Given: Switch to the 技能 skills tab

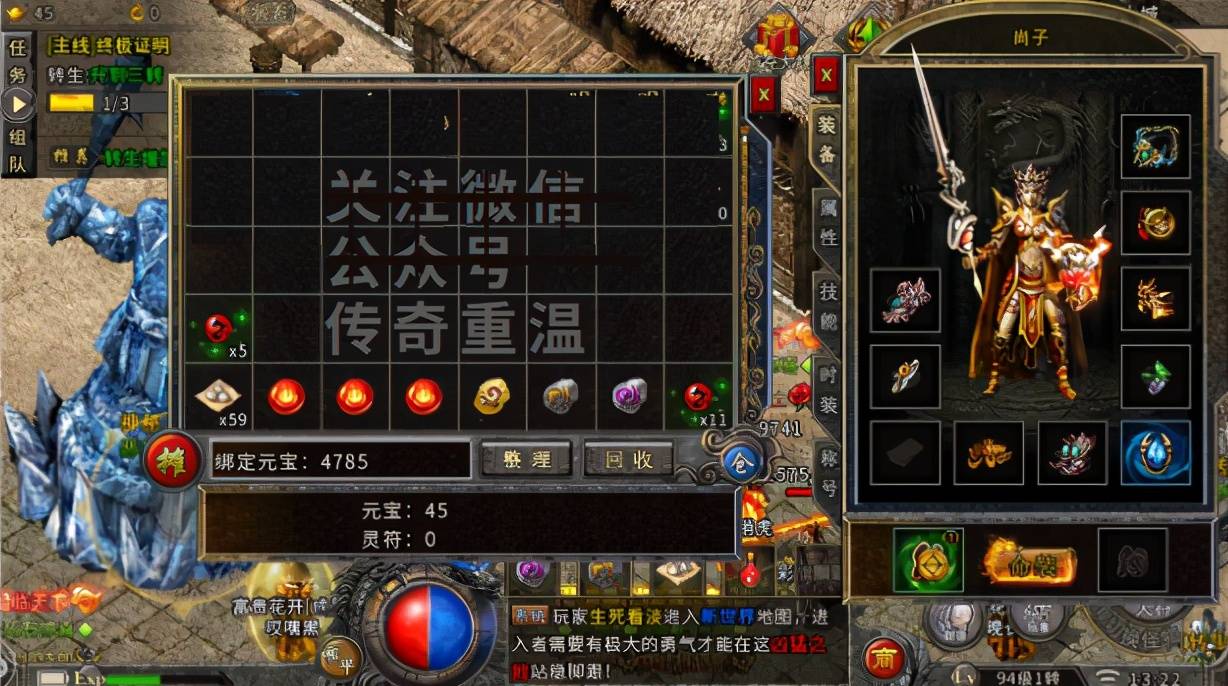Looking at the screenshot, I should (x=828, y=305).
